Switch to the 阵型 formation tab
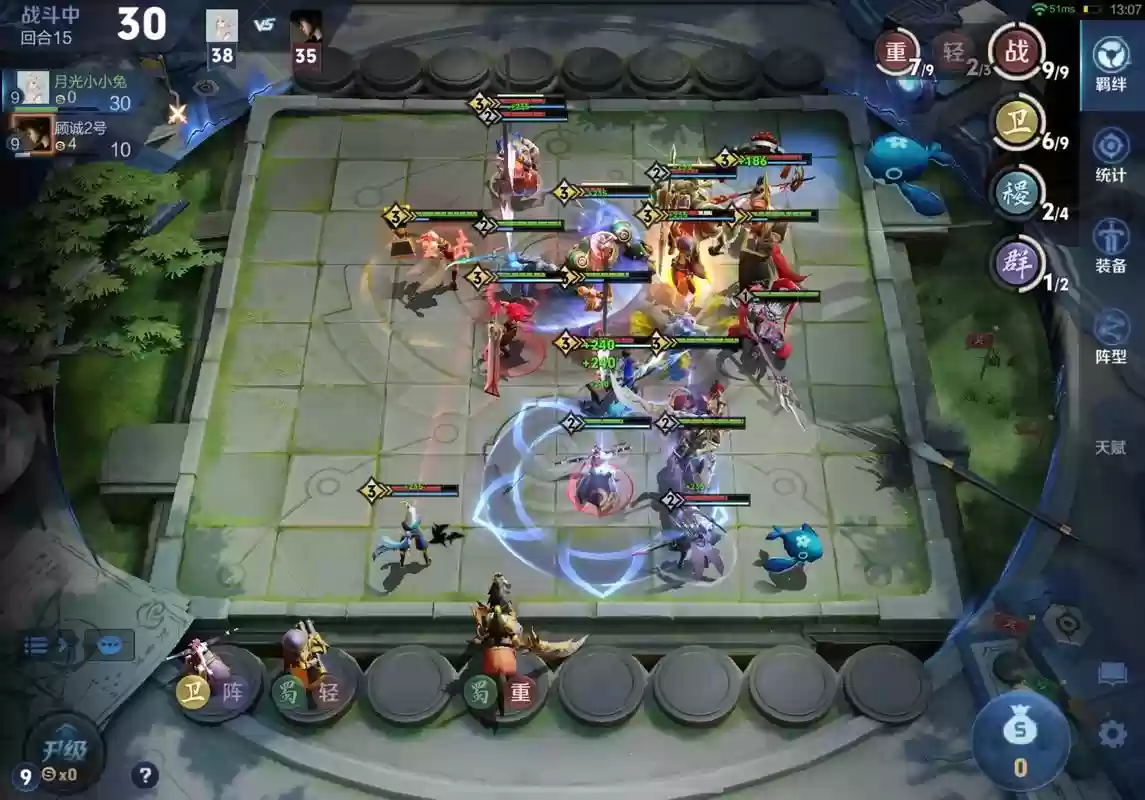 click(1111, 337)
